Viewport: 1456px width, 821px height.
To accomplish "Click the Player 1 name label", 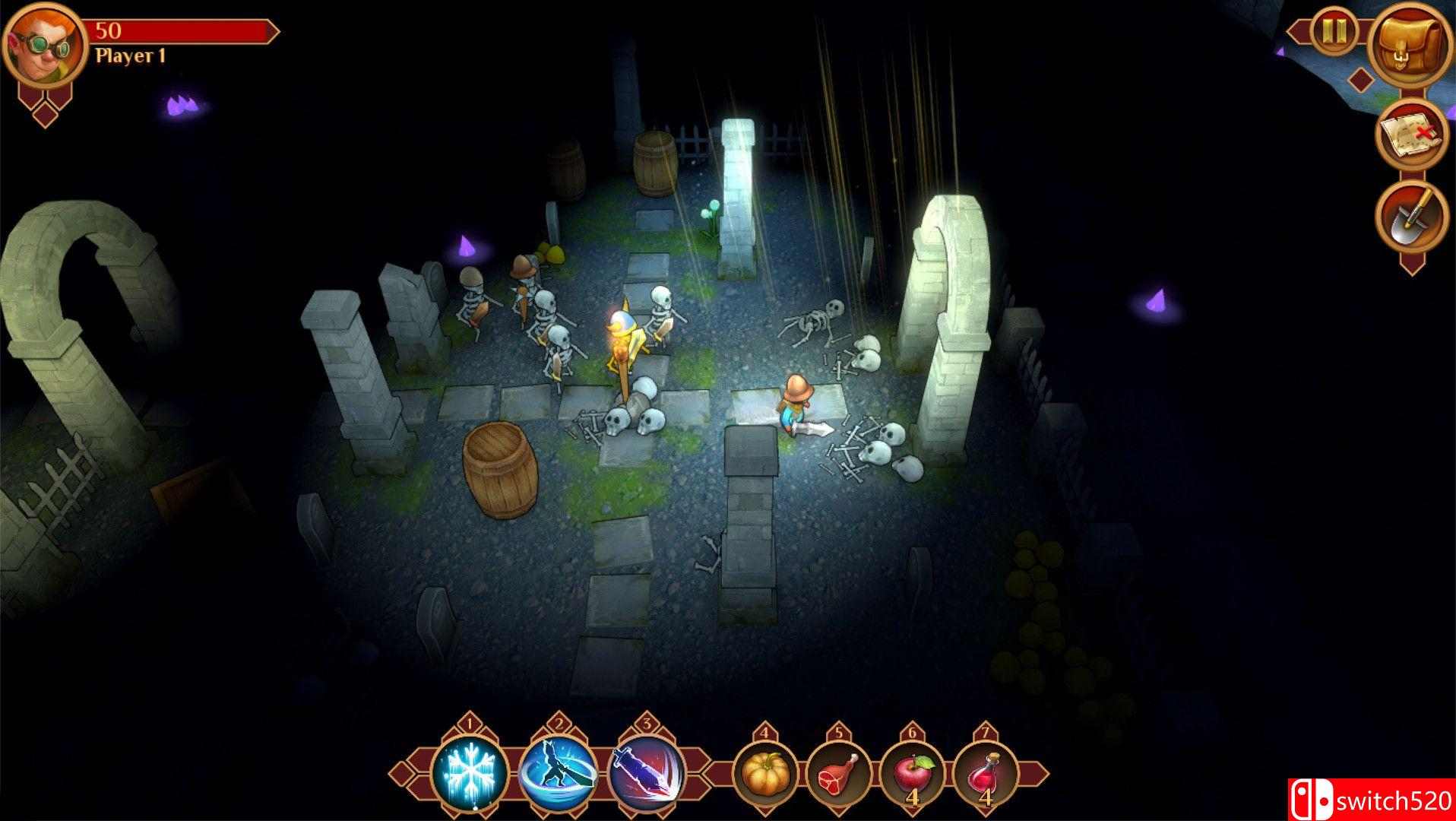I will [x=129, y=55].
